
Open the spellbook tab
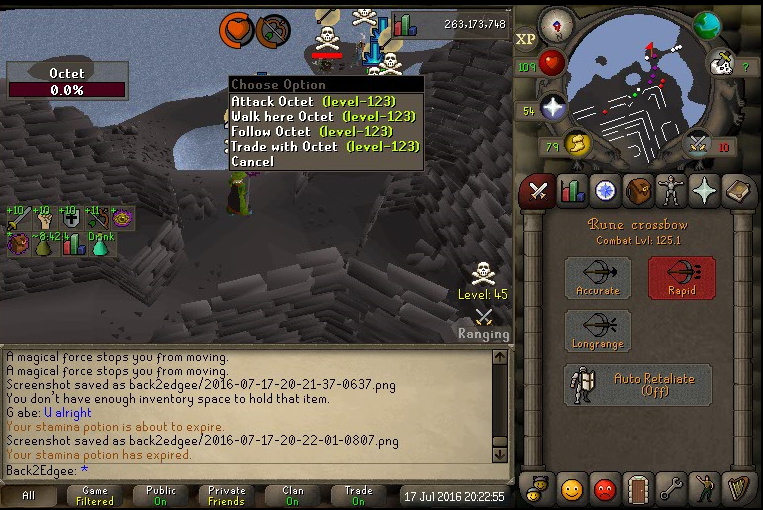tap(737, 190)
